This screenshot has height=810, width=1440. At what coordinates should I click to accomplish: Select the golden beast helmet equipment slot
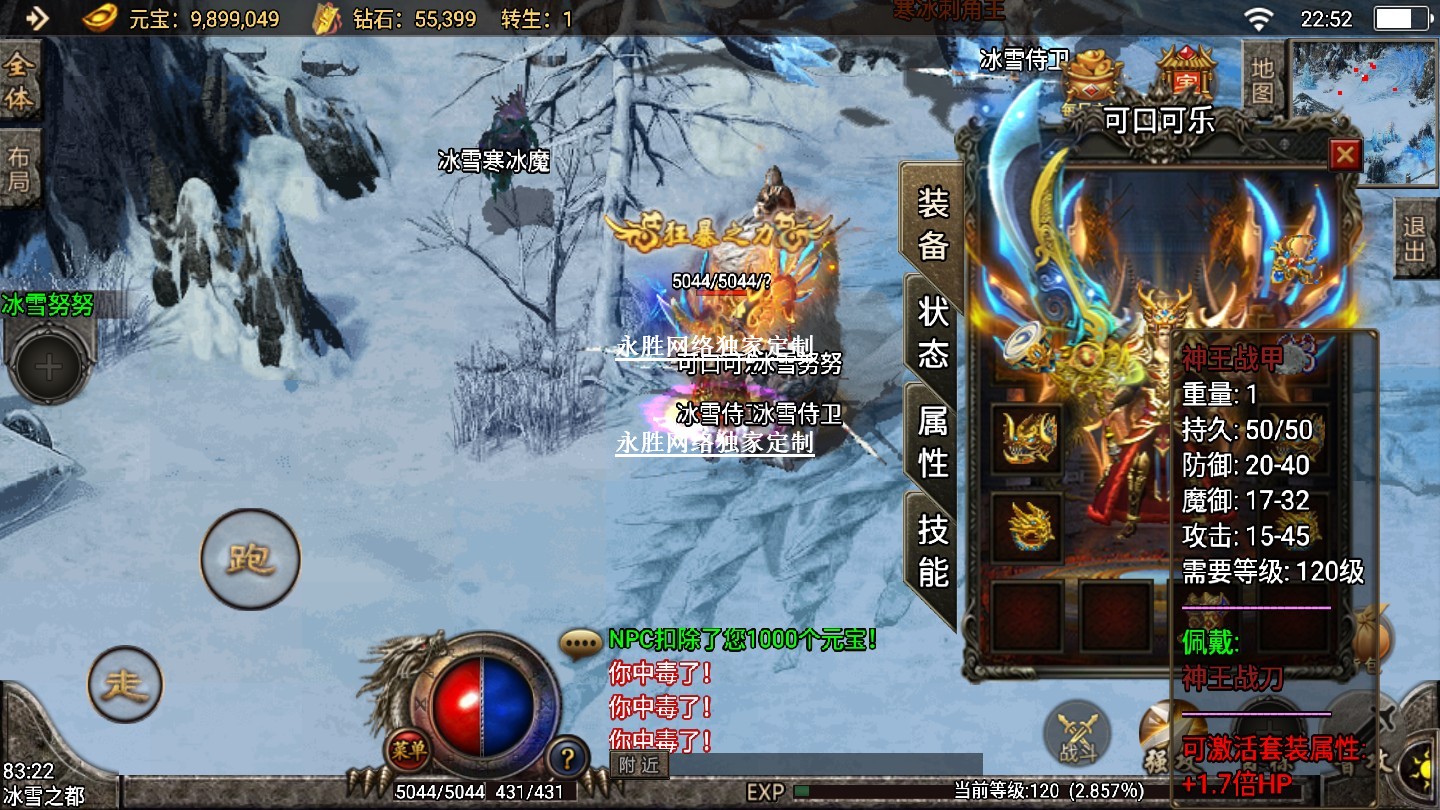coord(1027,438)
